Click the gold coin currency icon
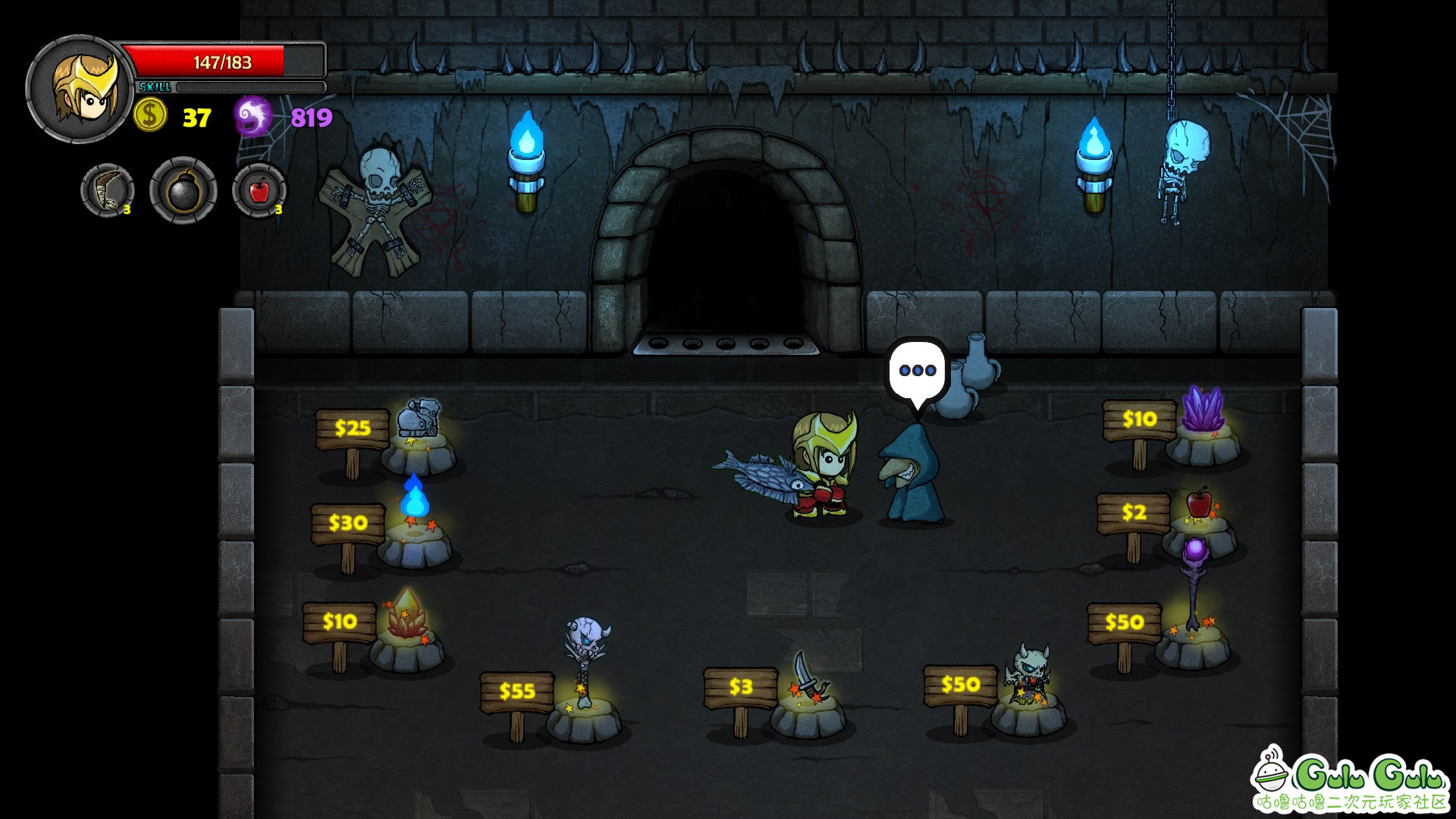 [150, 116]
